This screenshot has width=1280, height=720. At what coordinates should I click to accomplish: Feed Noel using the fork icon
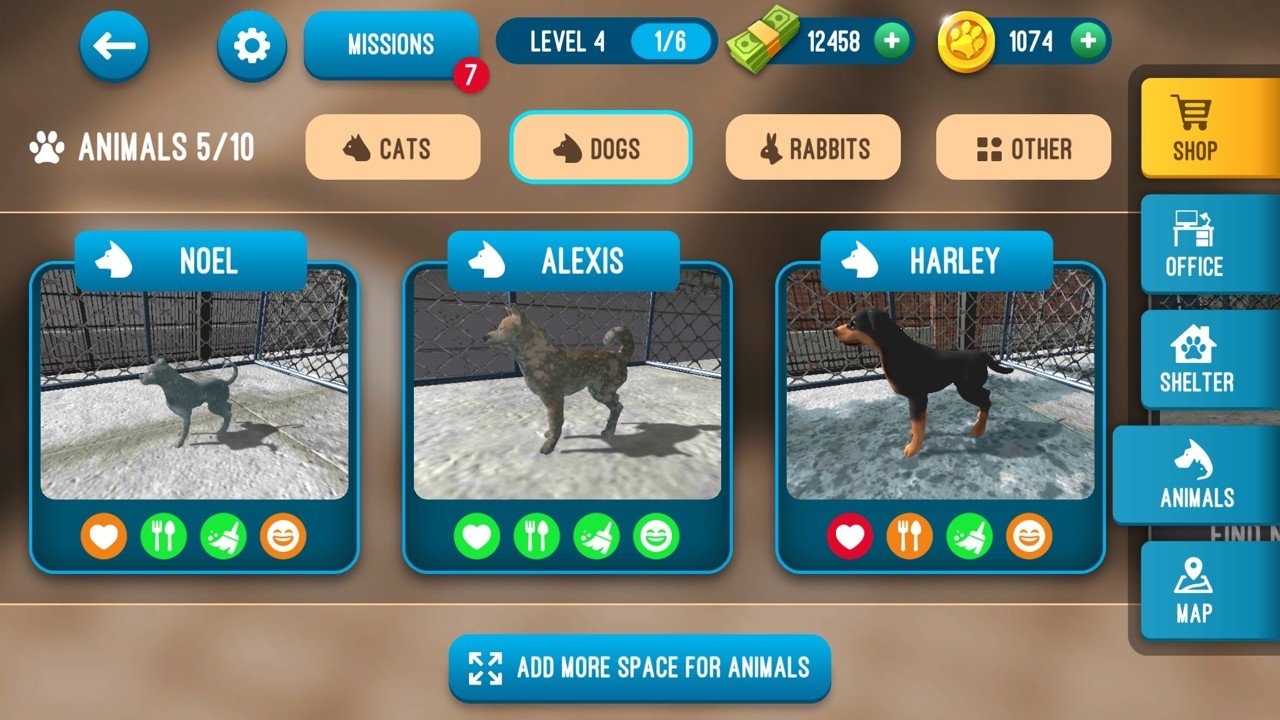point(165,535)
